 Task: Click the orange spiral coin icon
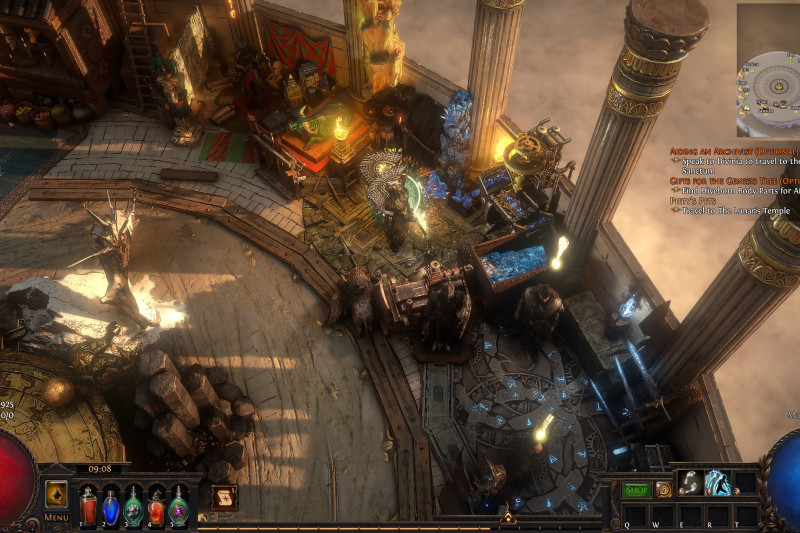point(663,490)
